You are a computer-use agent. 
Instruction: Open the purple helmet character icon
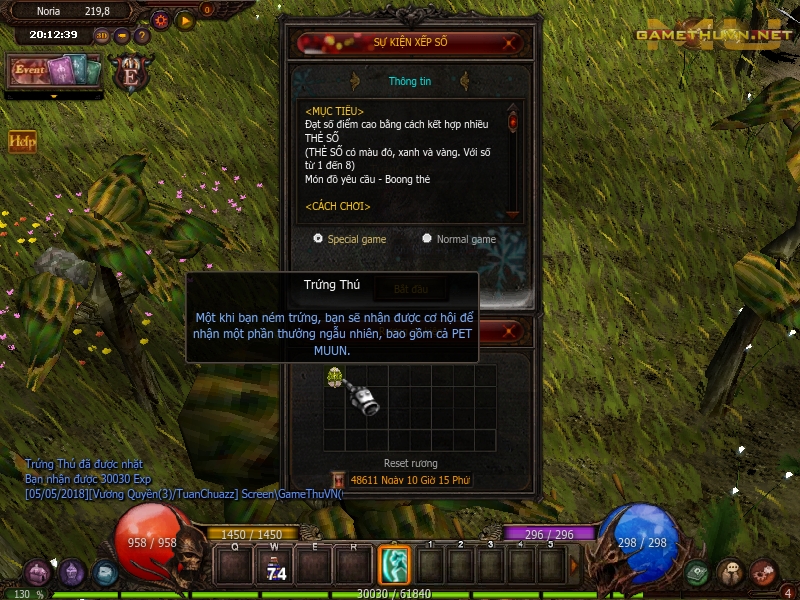71,572
